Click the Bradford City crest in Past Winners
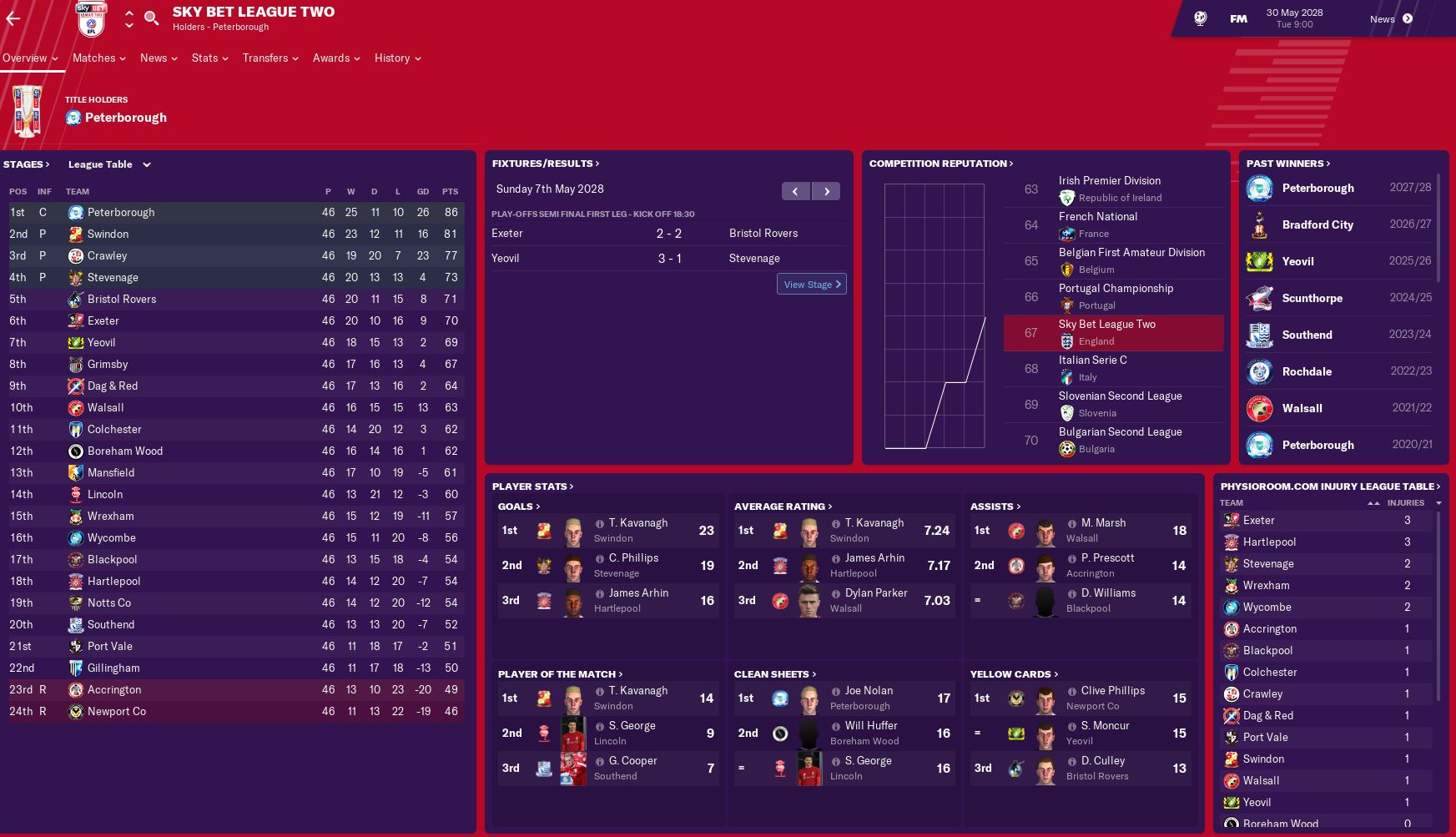Image resolution: width=1456 pixels, height=837 pixels. pyautogui.click(x=1259, y=224)
